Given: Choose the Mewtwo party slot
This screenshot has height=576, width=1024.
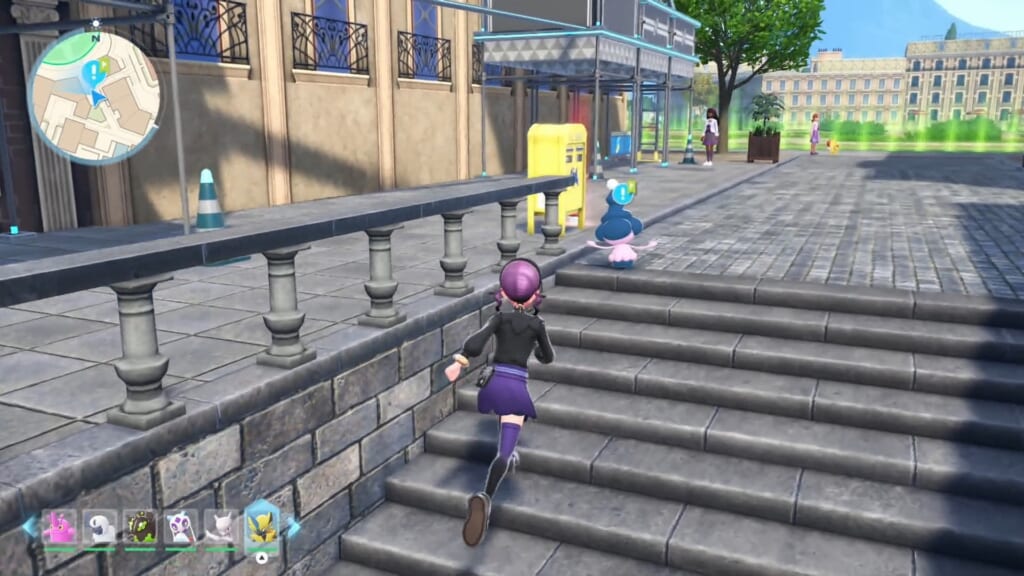Looking at the screenshot, I should pos(221,527).
